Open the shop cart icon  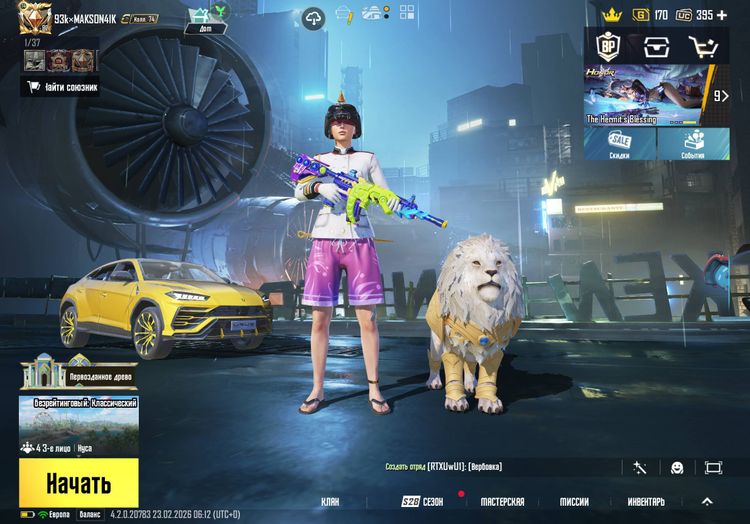(704, 46)
